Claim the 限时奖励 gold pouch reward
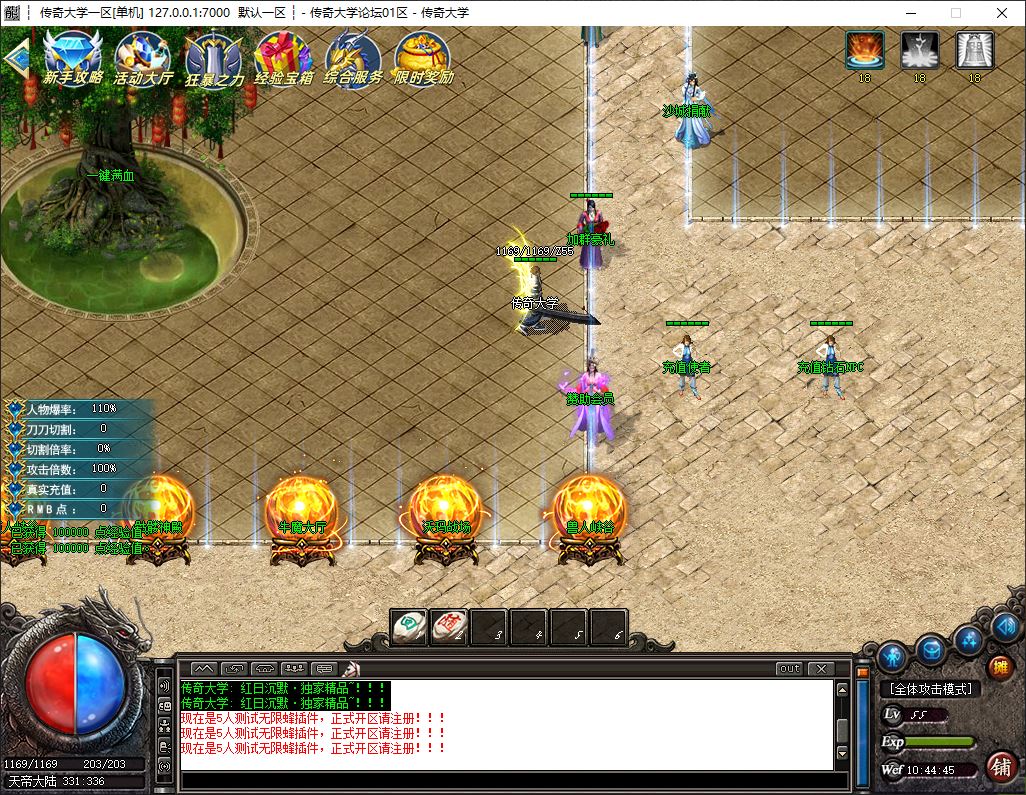 (422, 56)
